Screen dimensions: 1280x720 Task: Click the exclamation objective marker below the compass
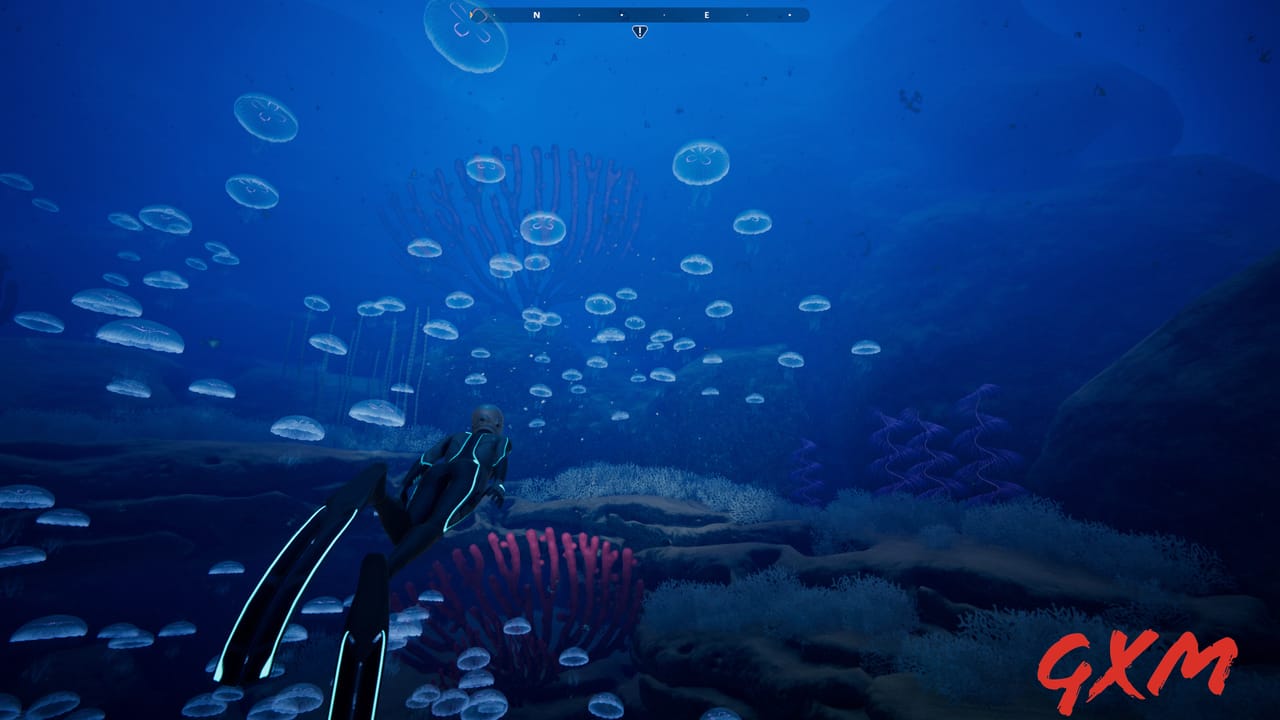pyautogui.click(x=640, y=31)
